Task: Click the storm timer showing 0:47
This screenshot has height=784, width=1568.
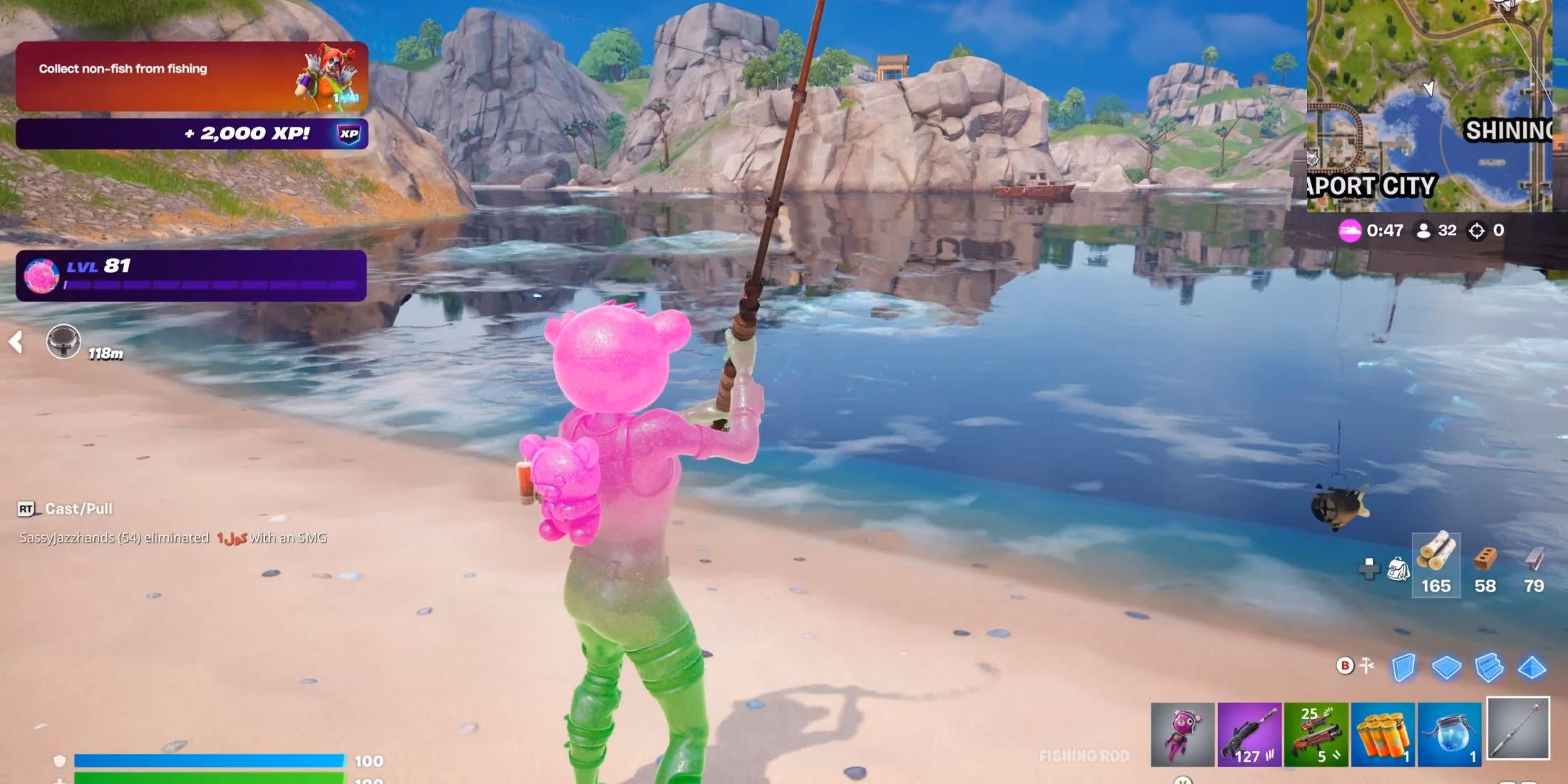Action: coord(1383,230)
